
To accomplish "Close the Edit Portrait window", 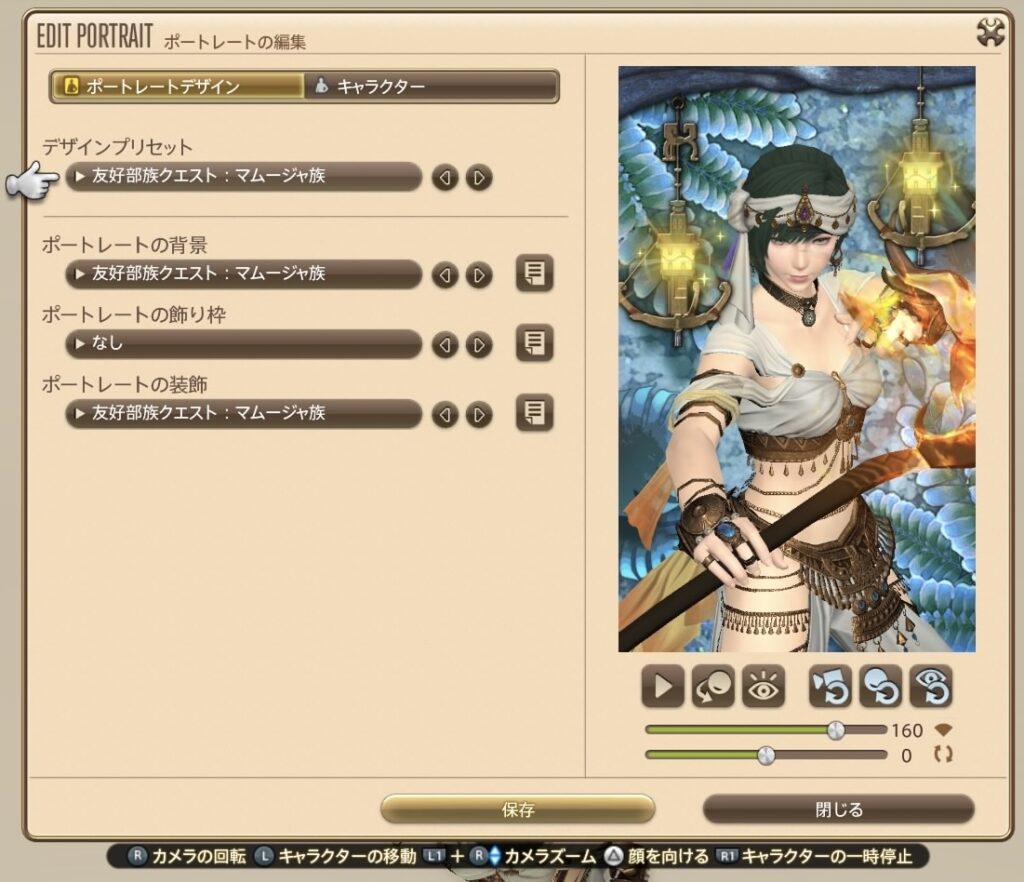I will (x=990, y=35).
